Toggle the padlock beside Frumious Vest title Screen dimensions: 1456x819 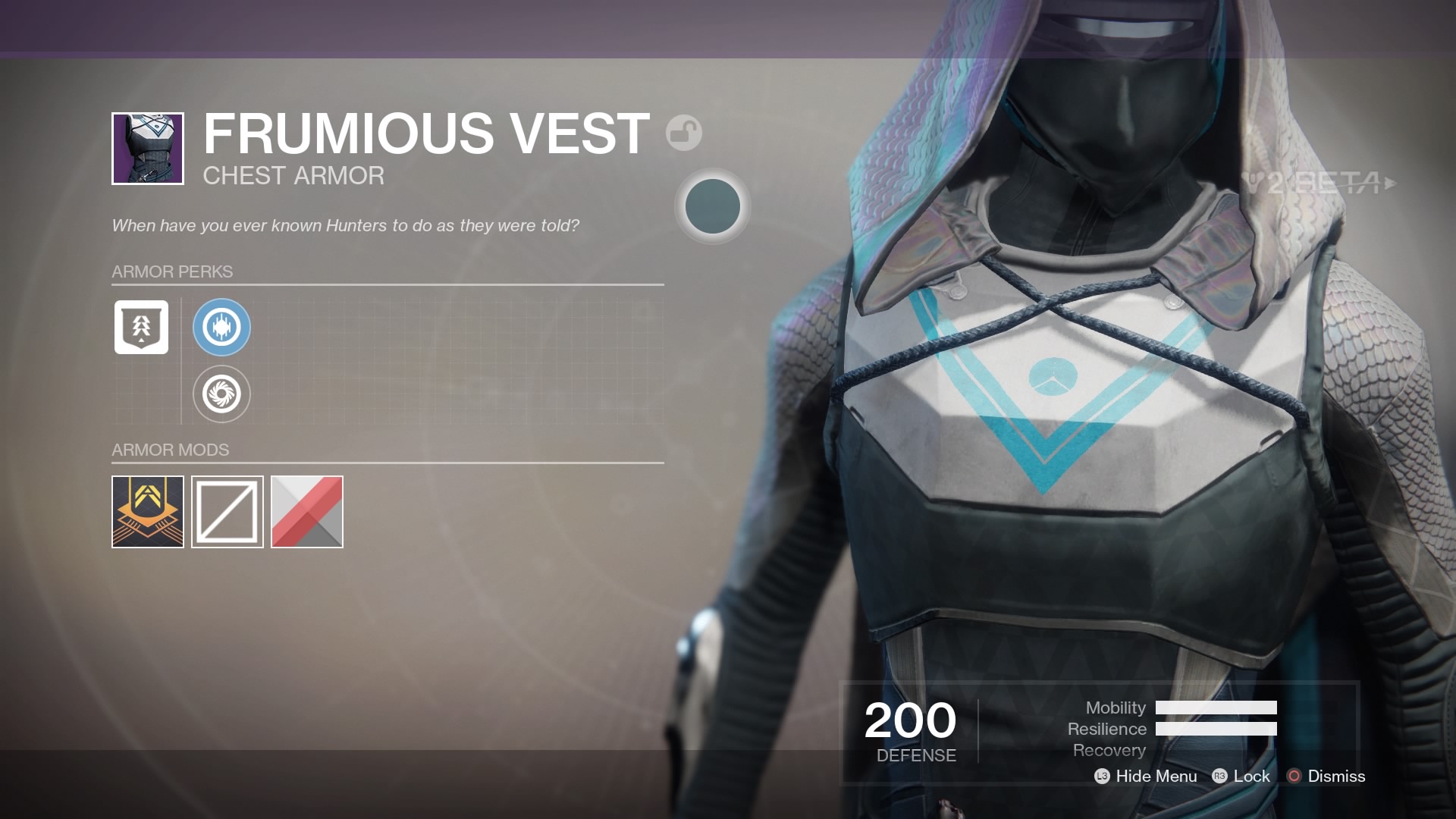pyautogui.click(x=684, y=132)
